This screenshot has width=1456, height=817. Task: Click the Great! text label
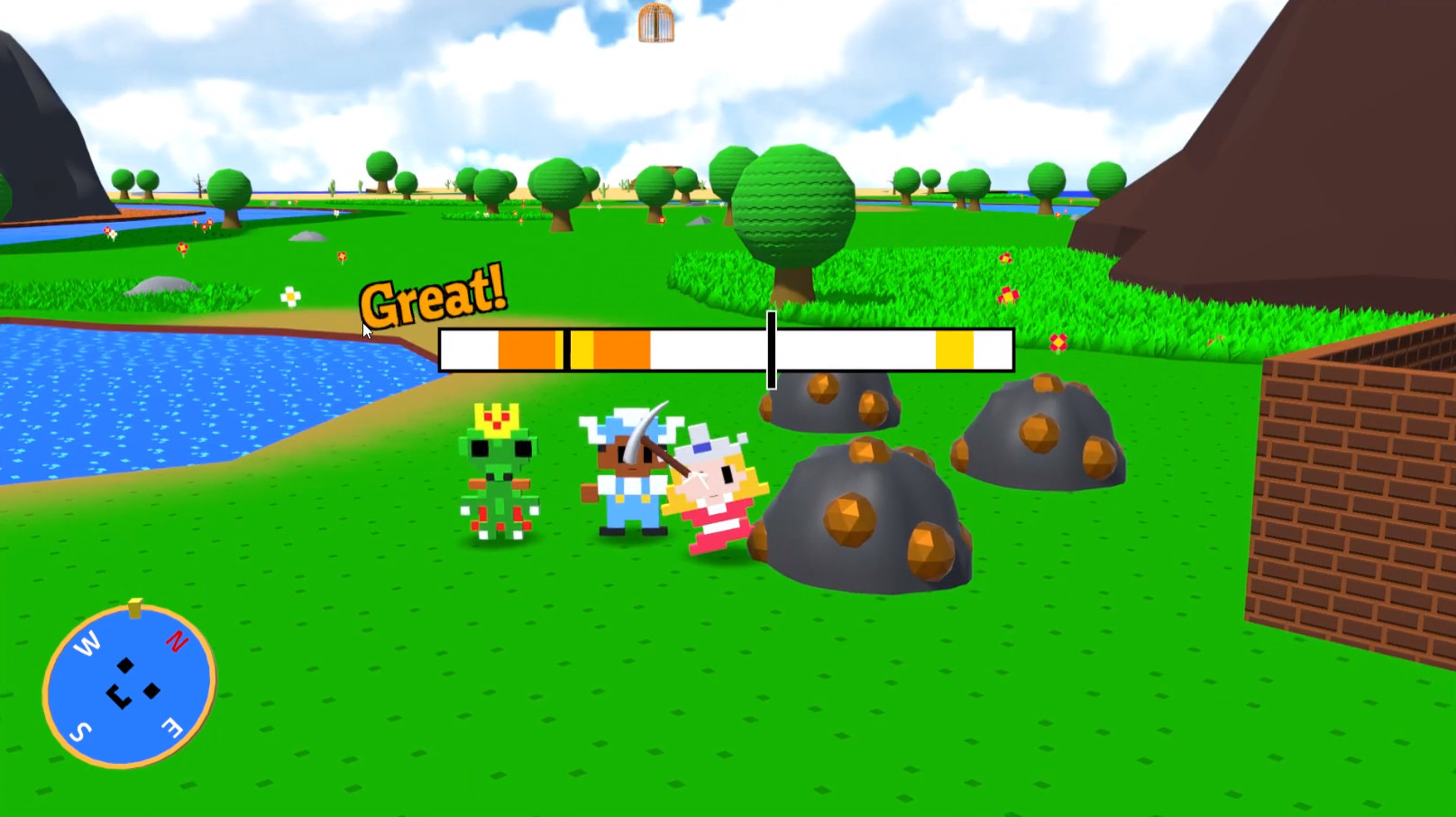click(434, 298)
